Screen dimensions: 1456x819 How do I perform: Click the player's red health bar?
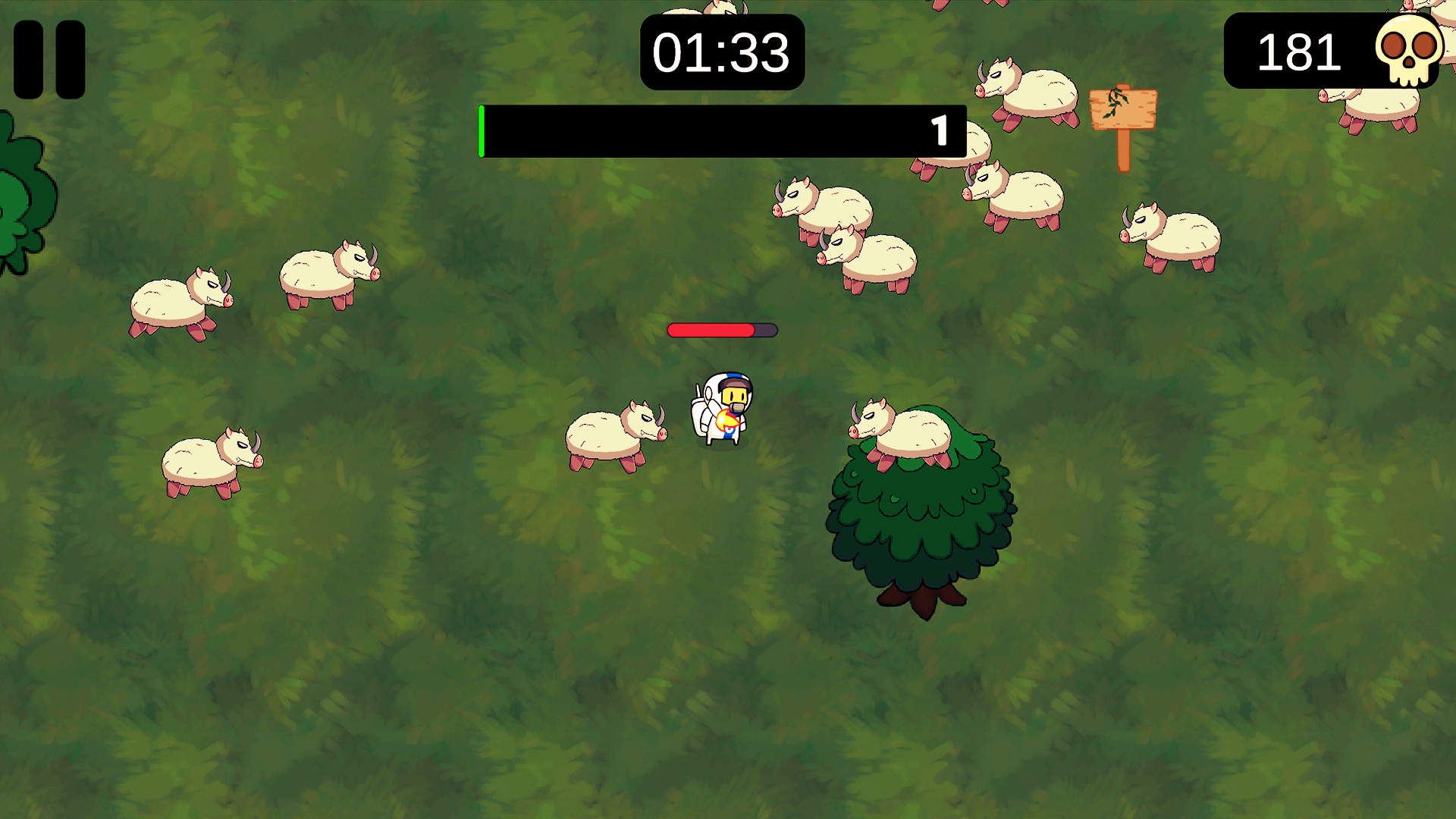pos(709,330)
